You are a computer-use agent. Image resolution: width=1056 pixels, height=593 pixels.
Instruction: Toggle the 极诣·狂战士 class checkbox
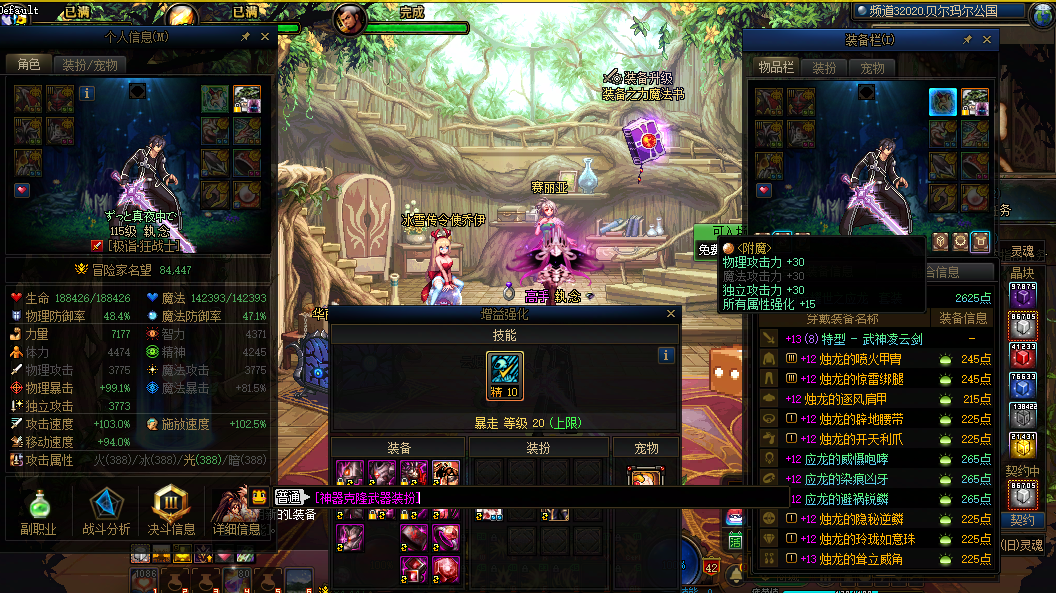(x=97, y=245)
